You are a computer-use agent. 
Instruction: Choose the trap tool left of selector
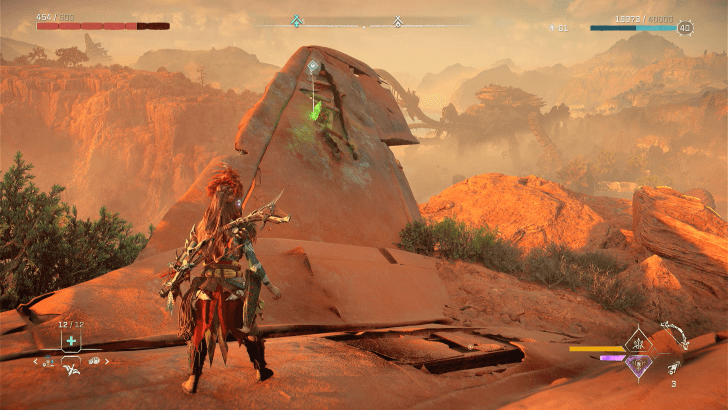(x=50, y=361)
